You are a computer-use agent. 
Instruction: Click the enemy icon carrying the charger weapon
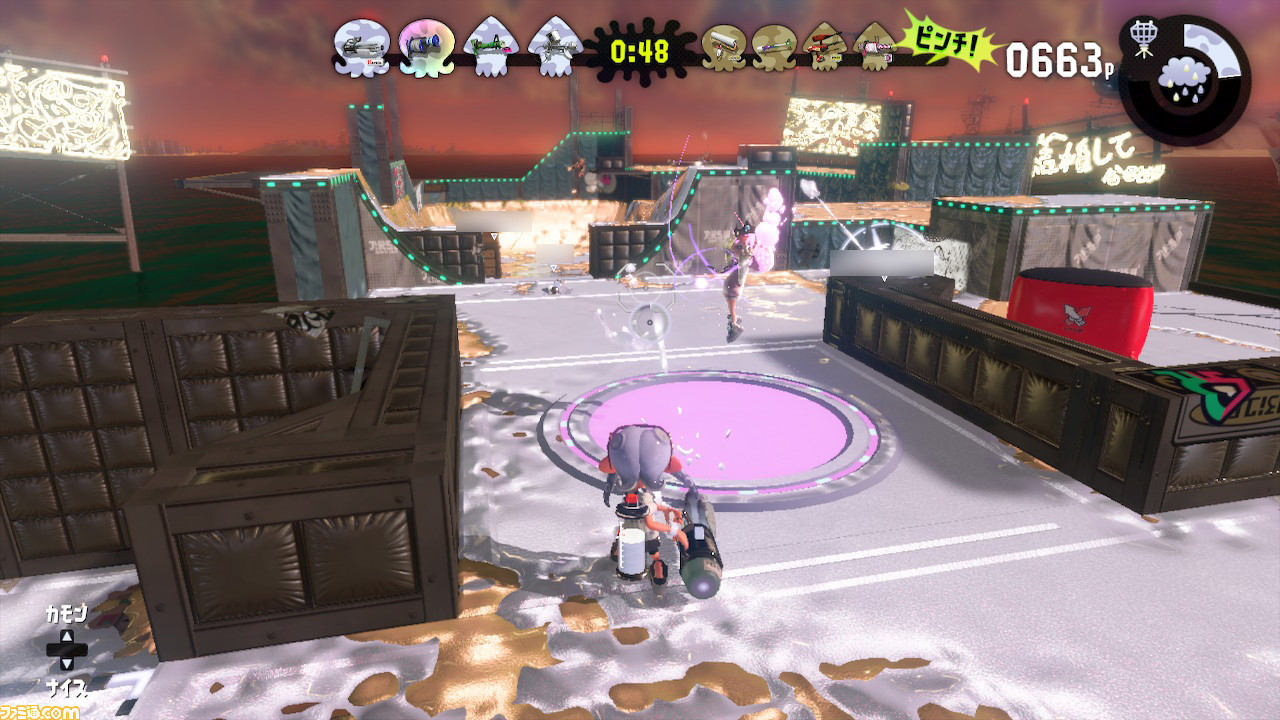point(775,45)
